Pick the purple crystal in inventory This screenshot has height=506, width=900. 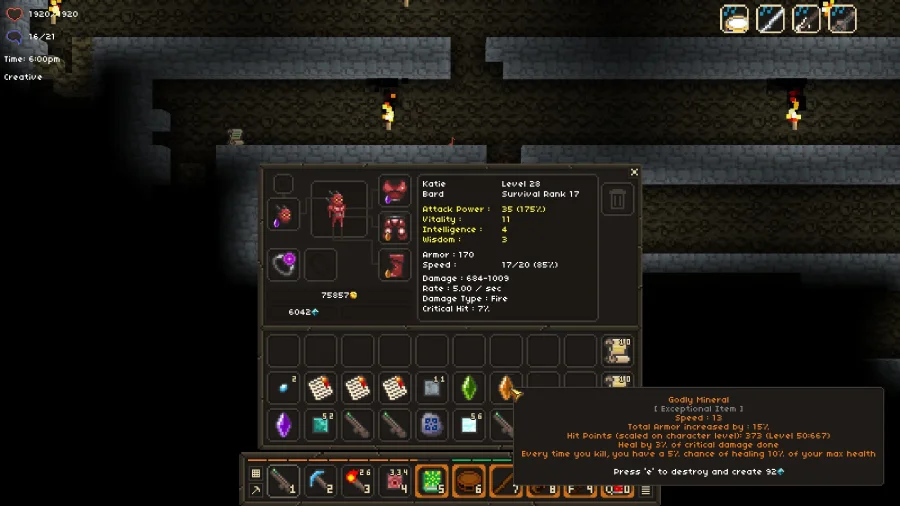click(x=283, y=425)
